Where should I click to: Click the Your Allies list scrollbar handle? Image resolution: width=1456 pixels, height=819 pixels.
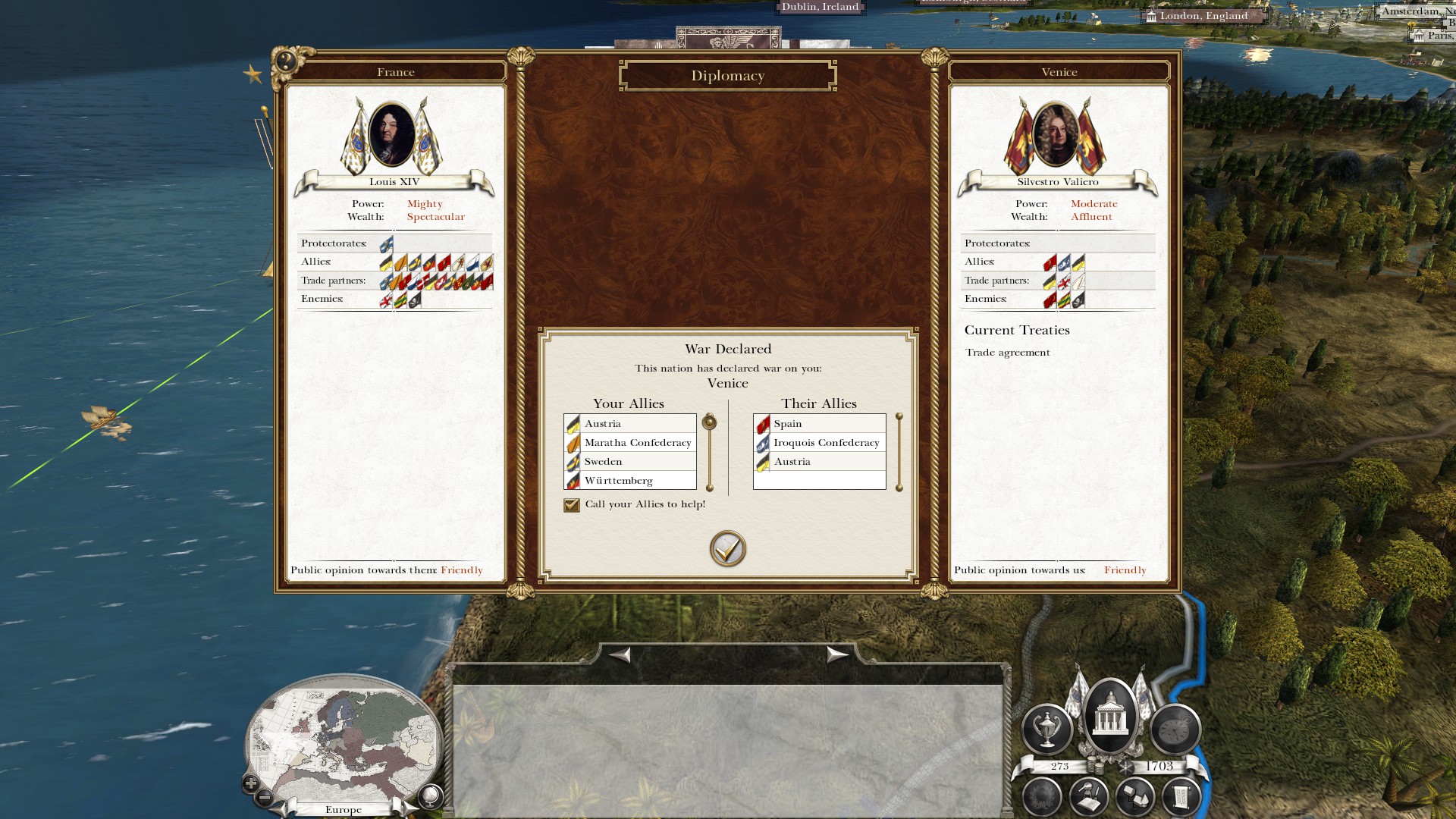[x=710, y=422]
